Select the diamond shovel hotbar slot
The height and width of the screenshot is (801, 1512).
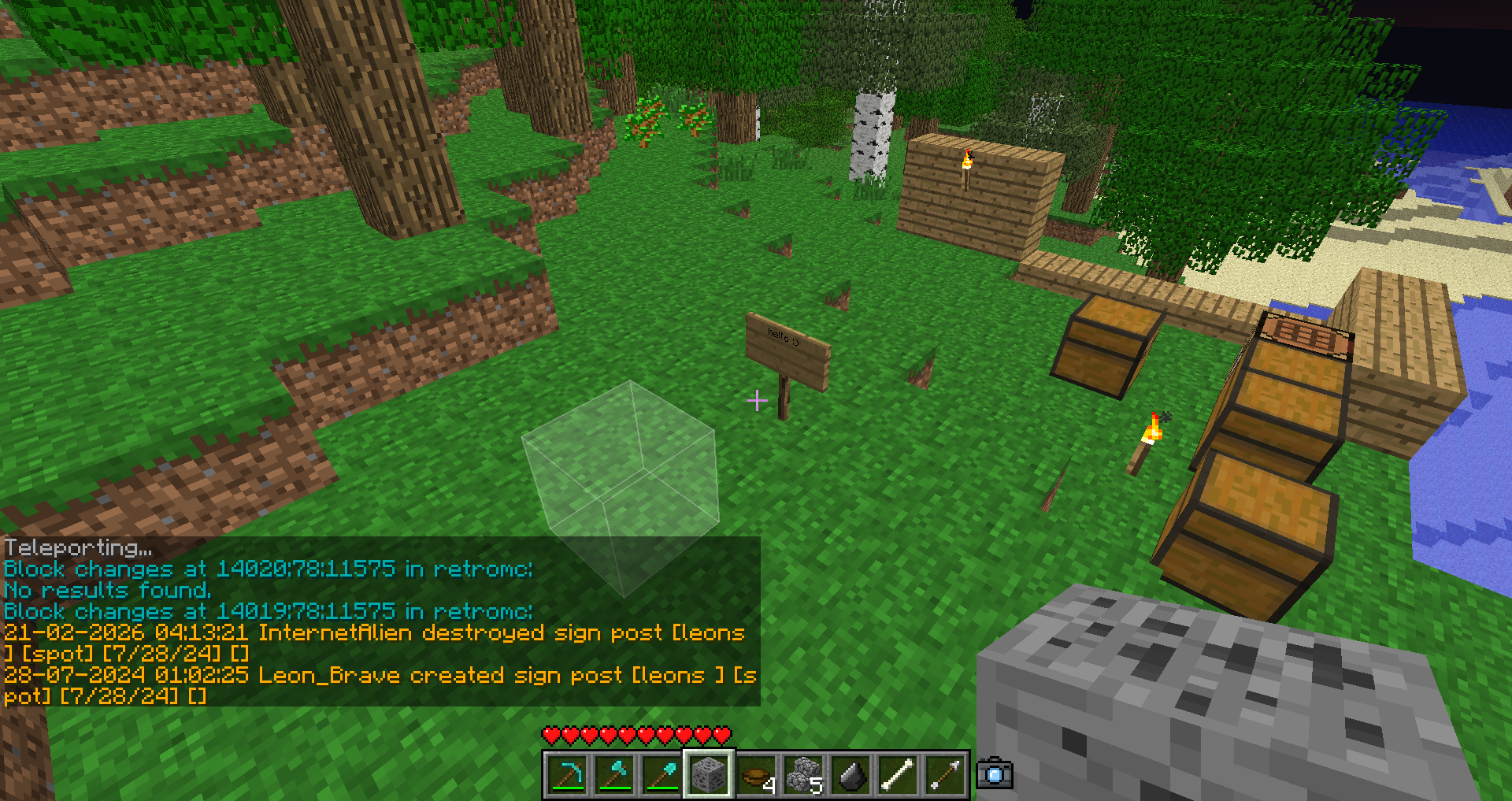(x=661, y=775)
